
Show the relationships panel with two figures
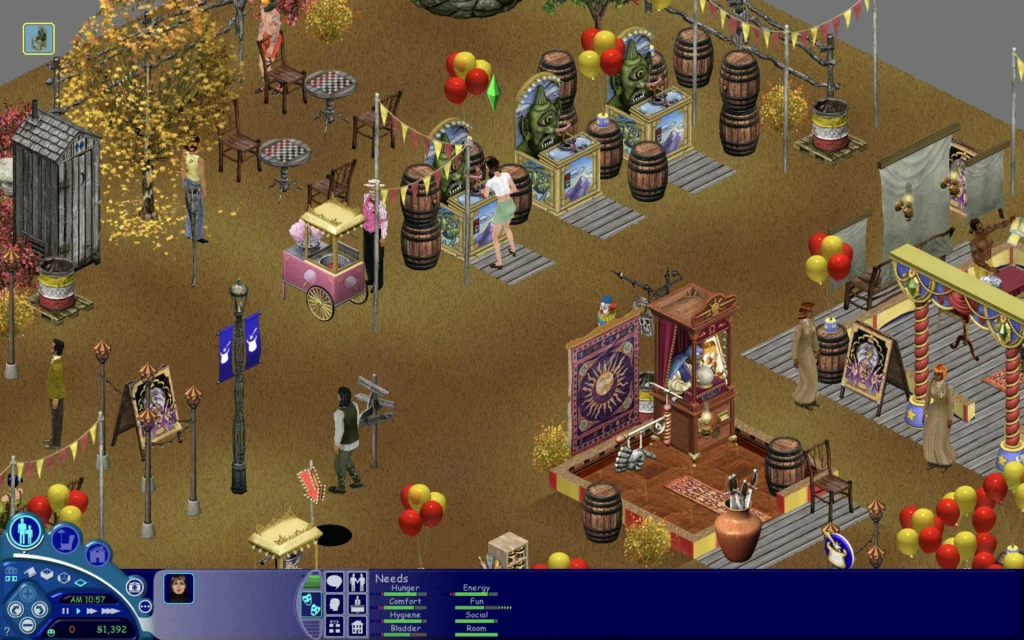pyautogui.click(x=357, y=582)
